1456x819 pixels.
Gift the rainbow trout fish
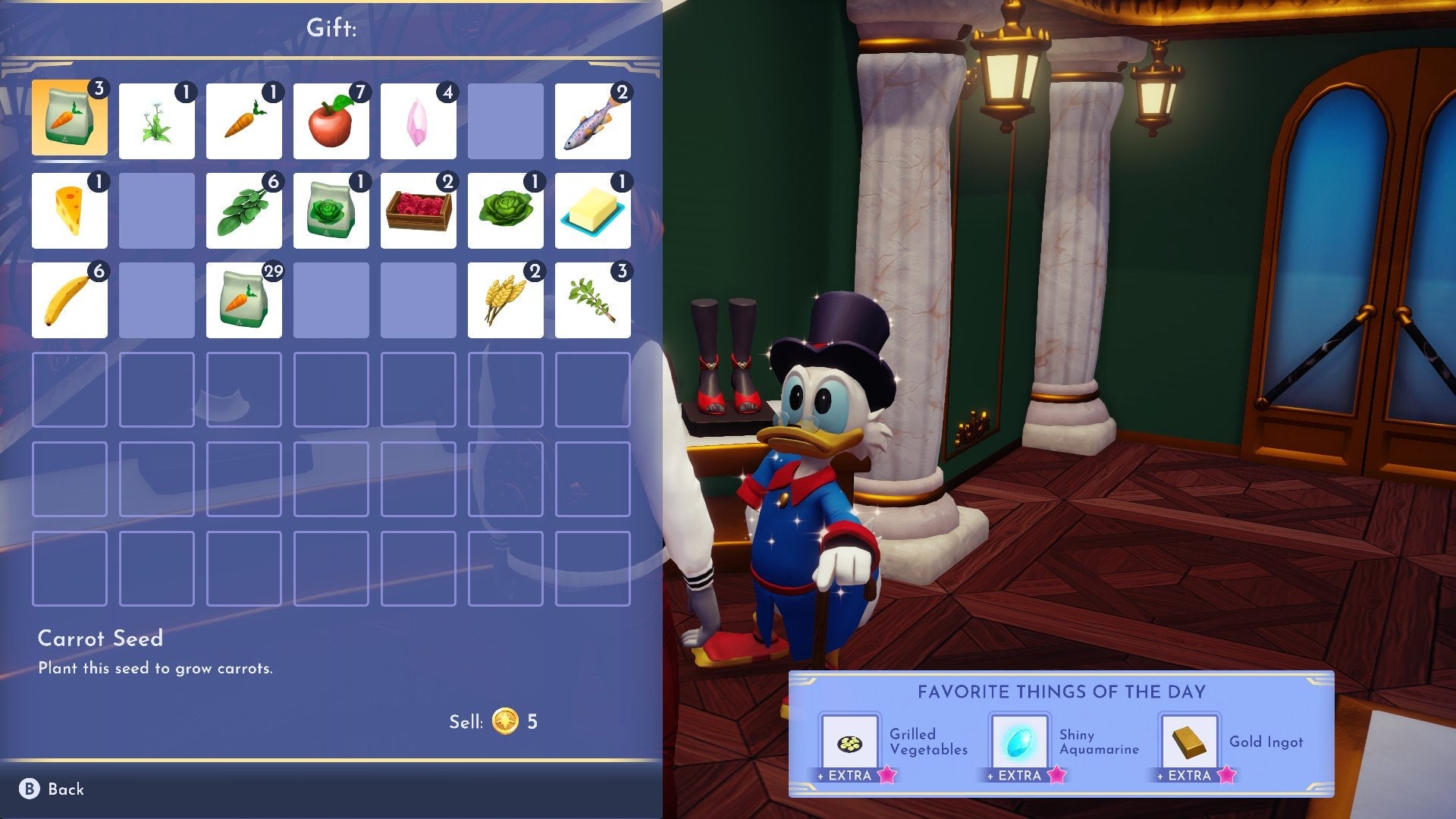point(593,121)
